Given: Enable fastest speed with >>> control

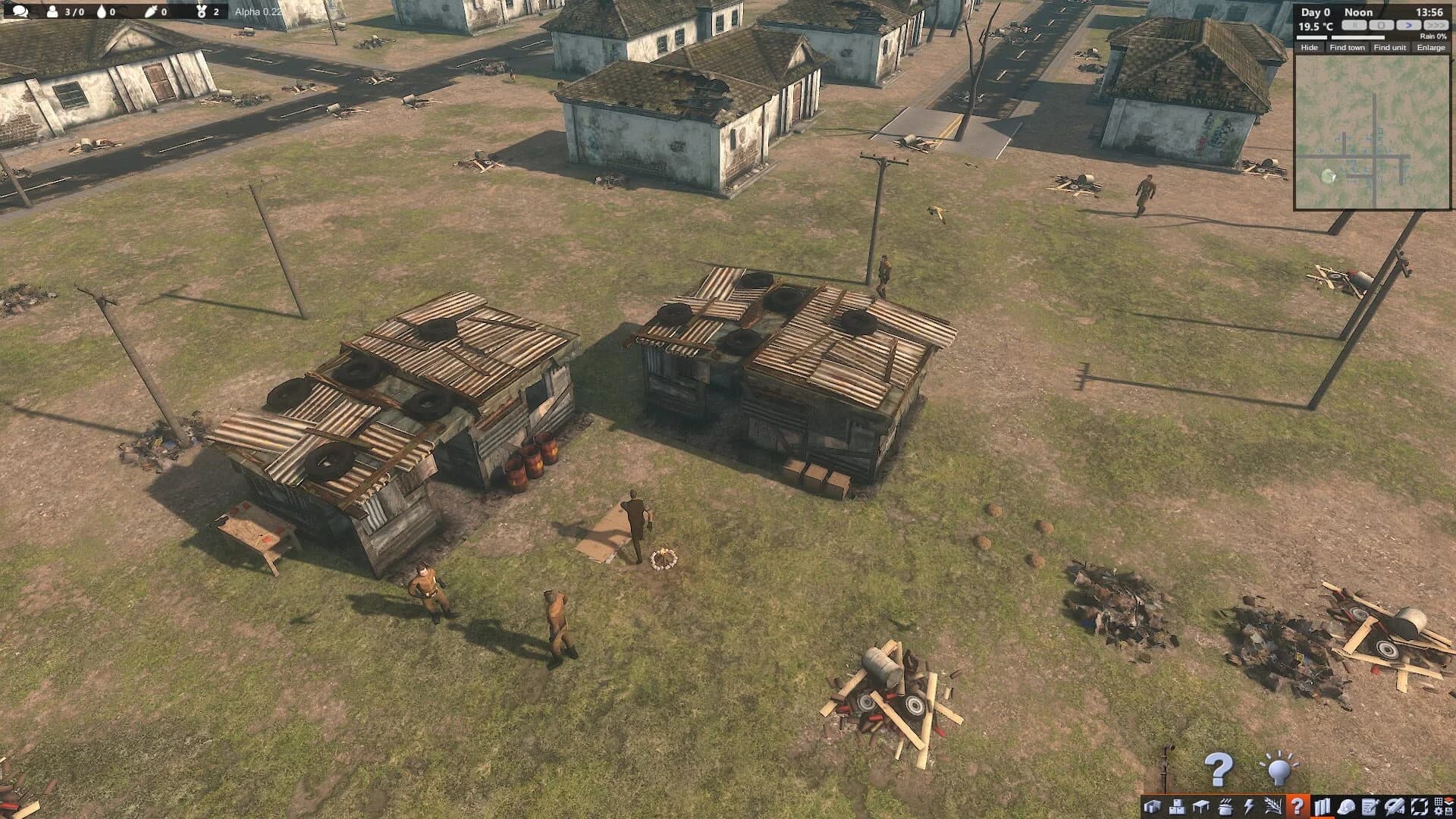Looking at the screenshot, I should pos(1436,26).
